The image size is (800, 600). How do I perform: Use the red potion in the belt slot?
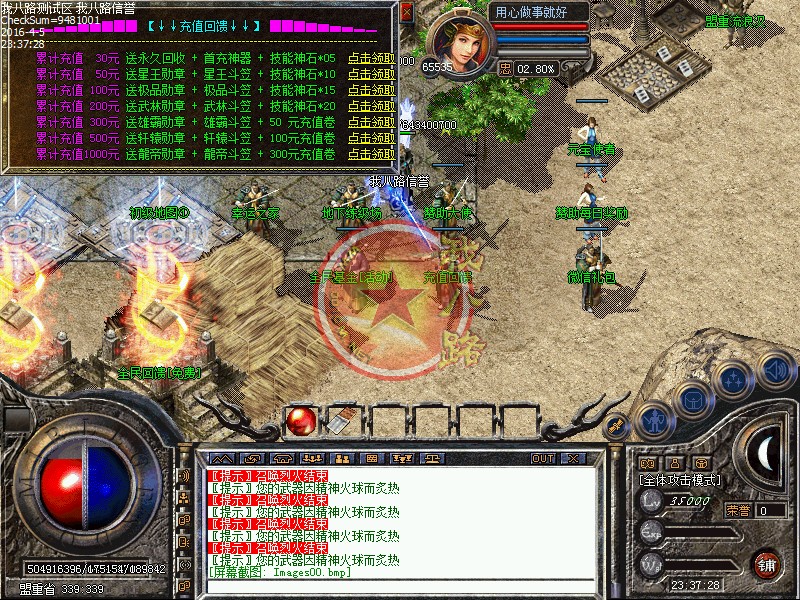300,422
